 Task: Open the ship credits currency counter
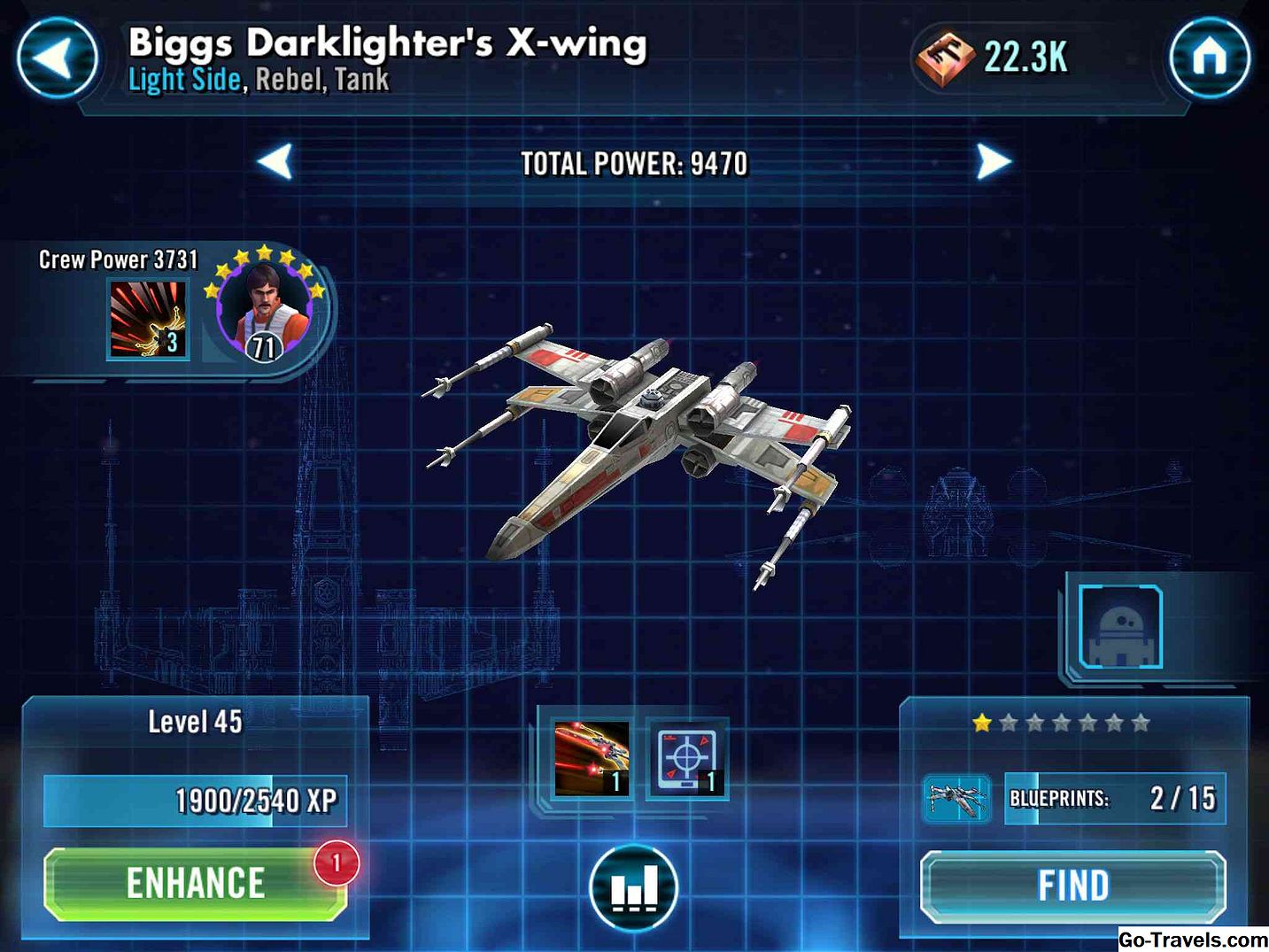(x=994, y=58)
